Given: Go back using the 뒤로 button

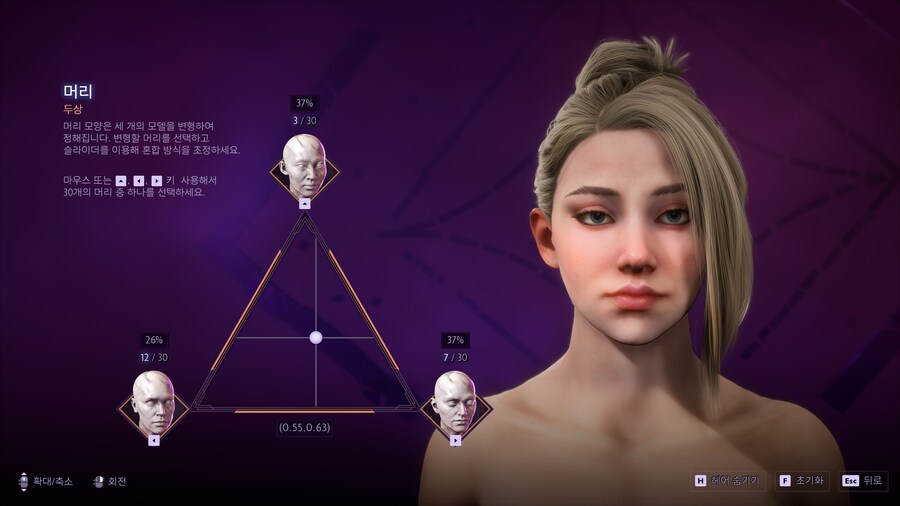Looking at the screenshot, I should pyautogui.click(x=864, y=481).
